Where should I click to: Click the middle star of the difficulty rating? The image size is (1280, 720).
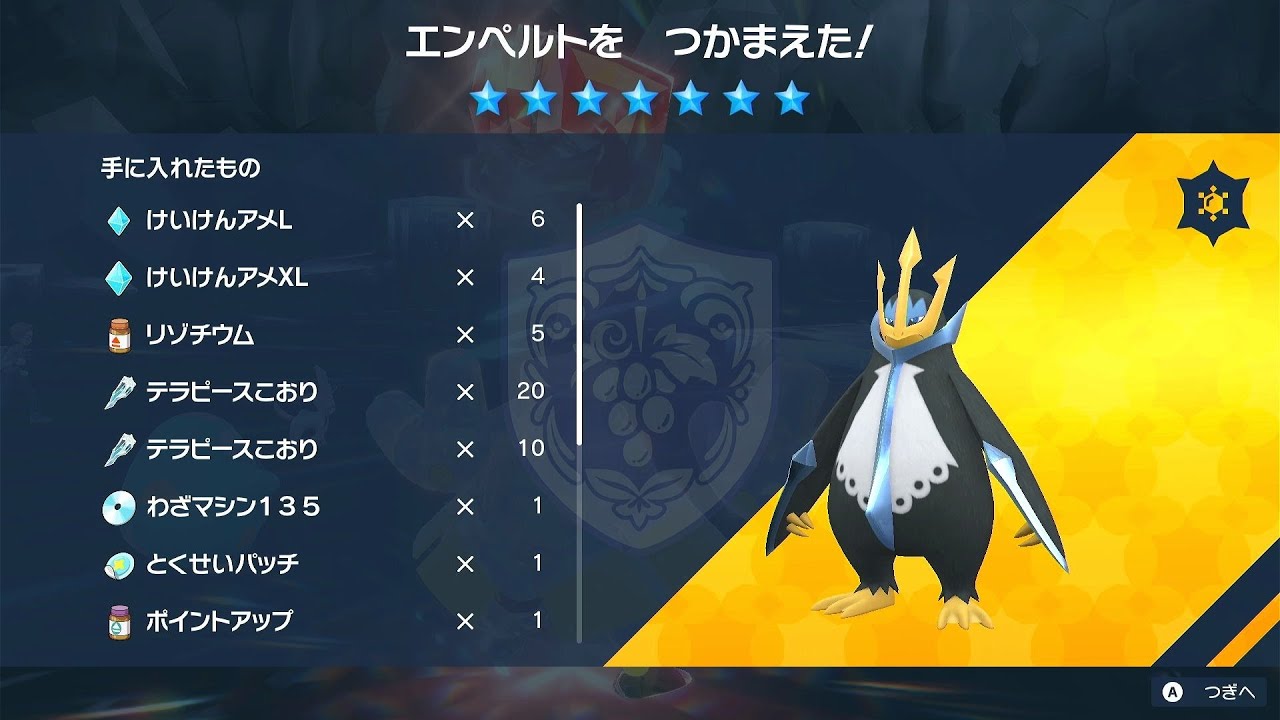point(640,99)
